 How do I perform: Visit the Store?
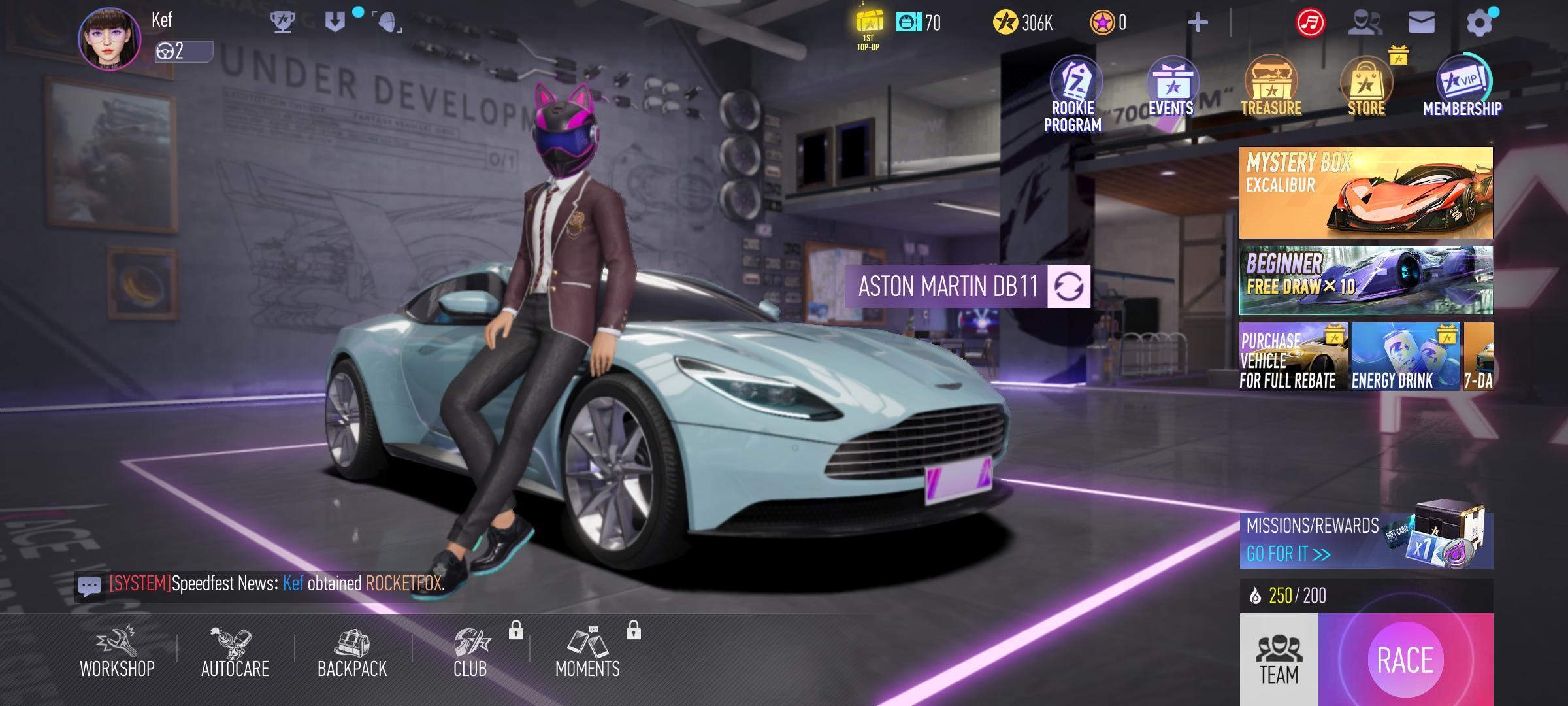(1366, 88)
